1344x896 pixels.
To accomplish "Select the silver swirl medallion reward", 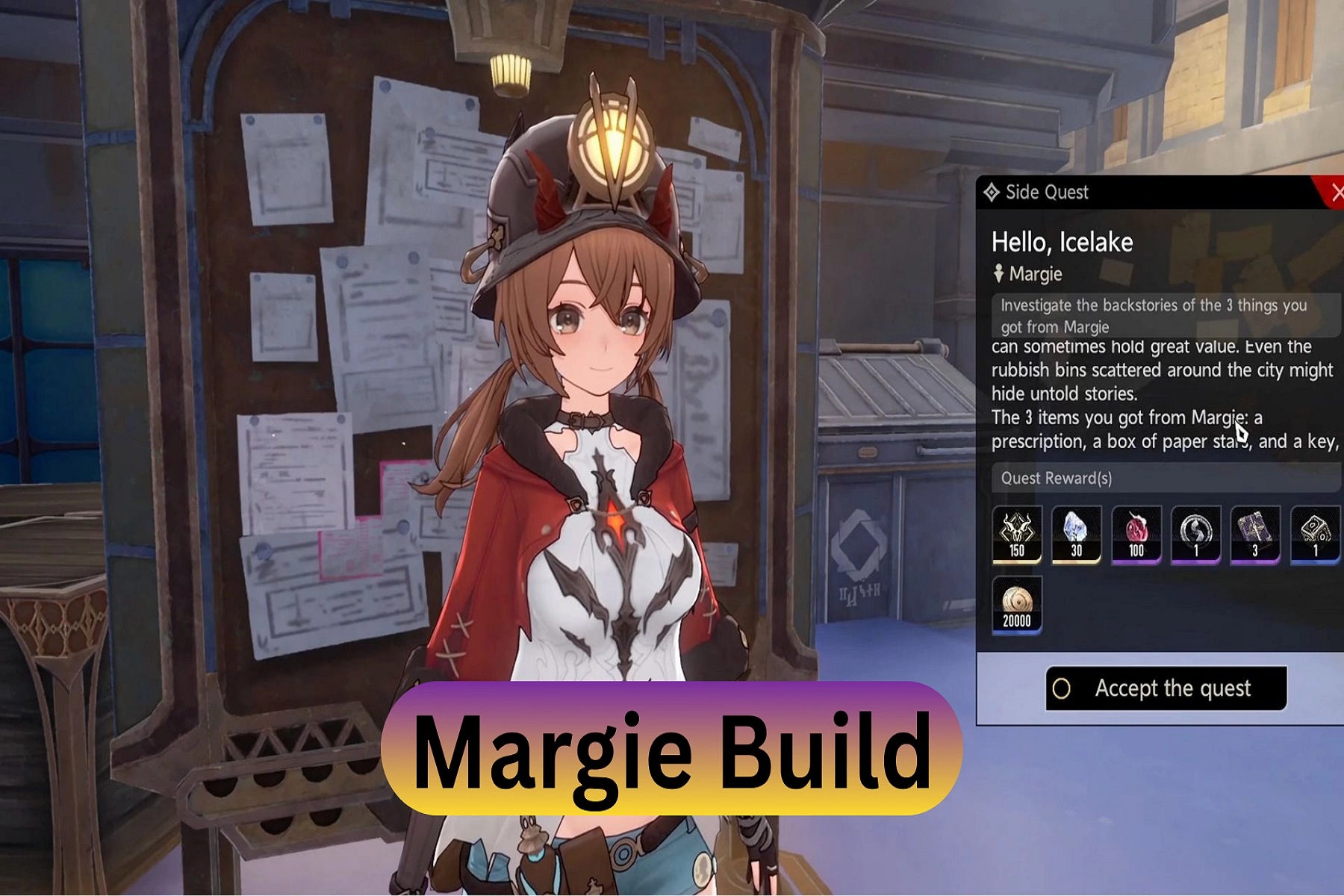I will tap(1195, 534).
